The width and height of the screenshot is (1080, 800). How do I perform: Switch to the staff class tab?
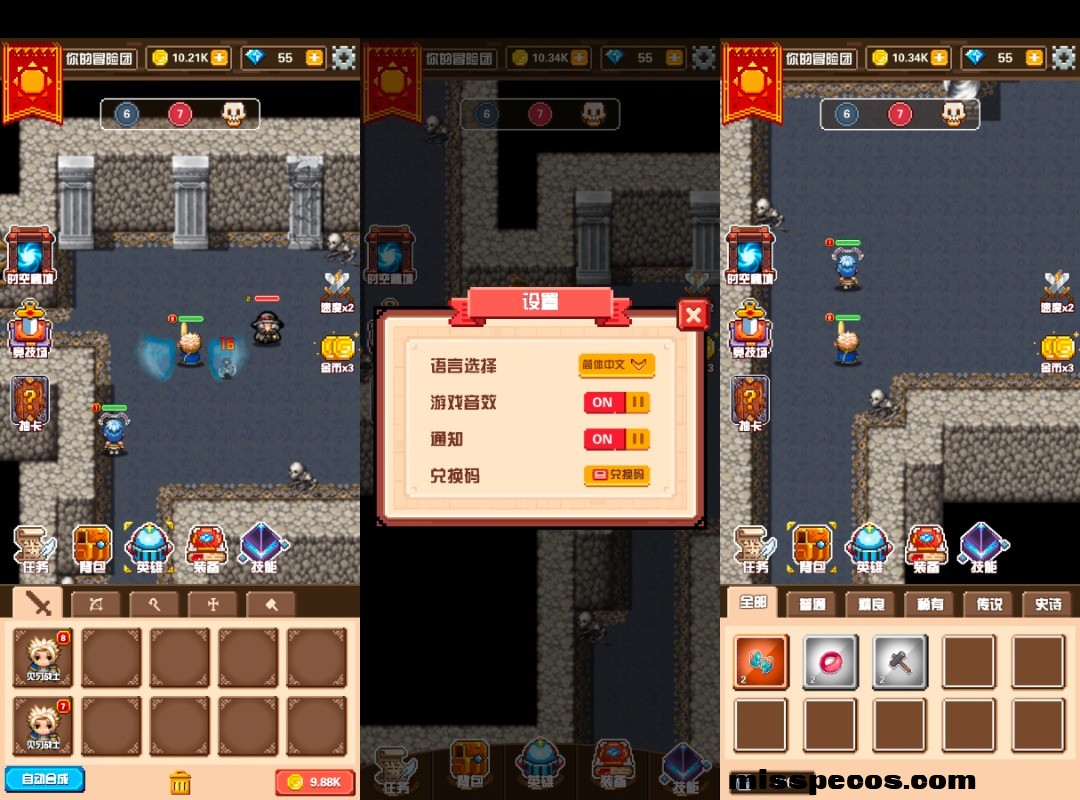click(x=154, y=603)
